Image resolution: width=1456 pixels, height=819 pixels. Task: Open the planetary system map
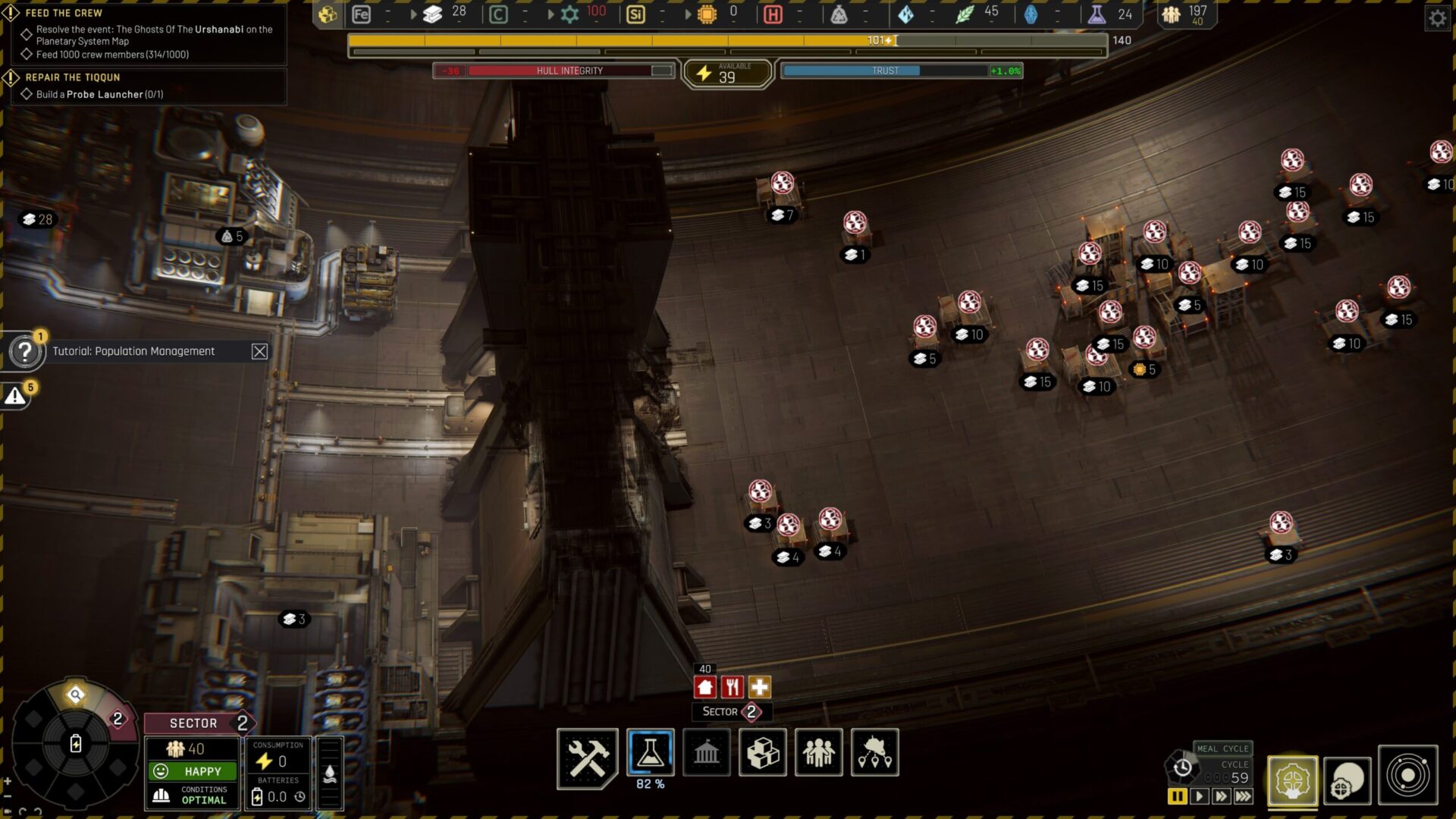pos(1407,776)
